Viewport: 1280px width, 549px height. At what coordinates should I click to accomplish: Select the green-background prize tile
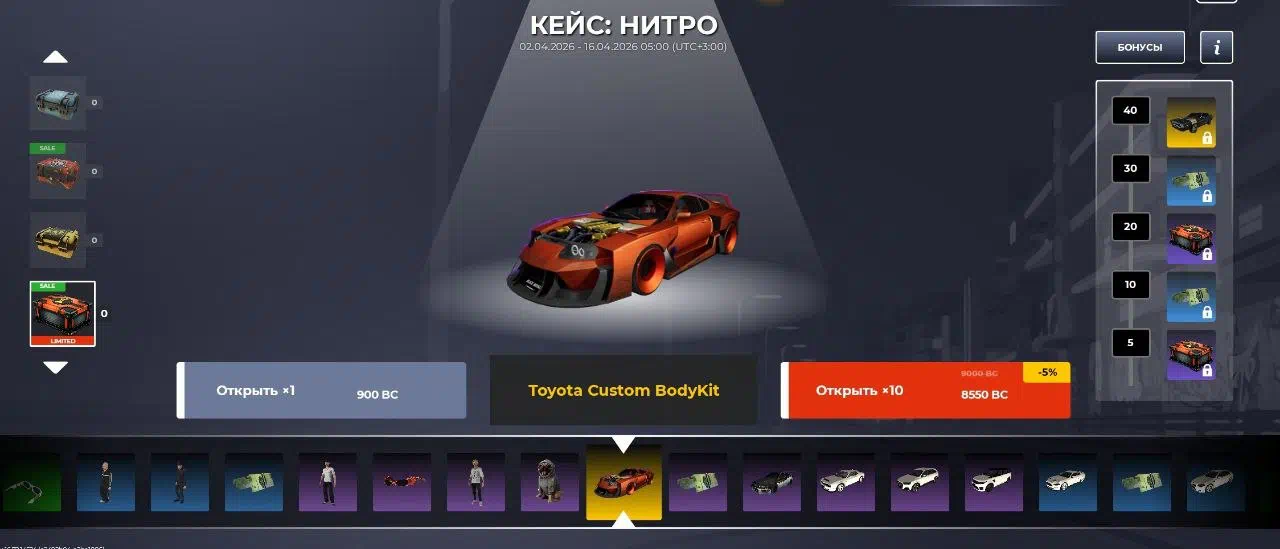pyautogui.click(x=30, y=482)
